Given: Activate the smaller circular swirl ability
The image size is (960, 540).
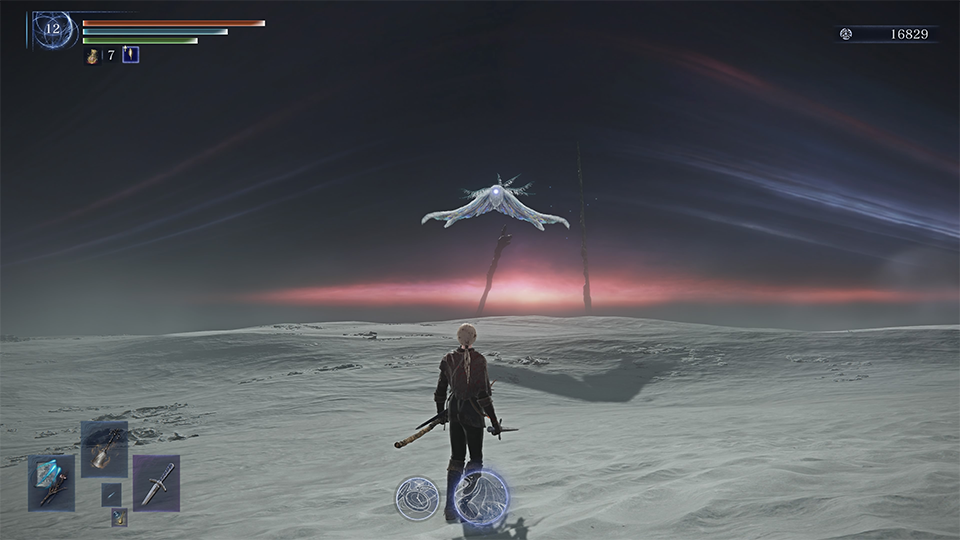Looking at the screenshot, I should tap(417, 498).
